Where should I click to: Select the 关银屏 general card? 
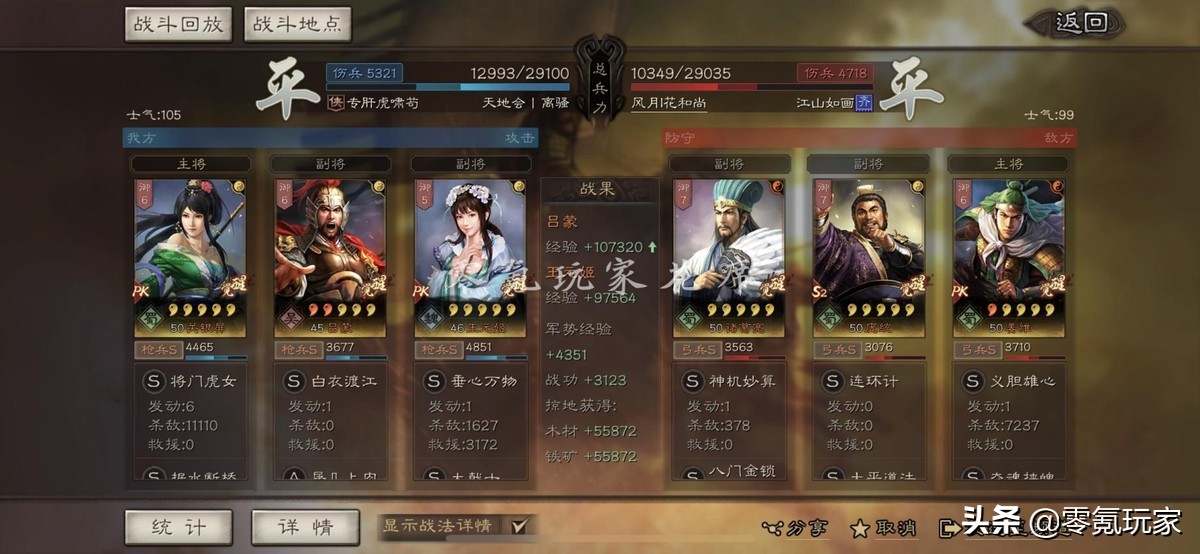[190, 255]
